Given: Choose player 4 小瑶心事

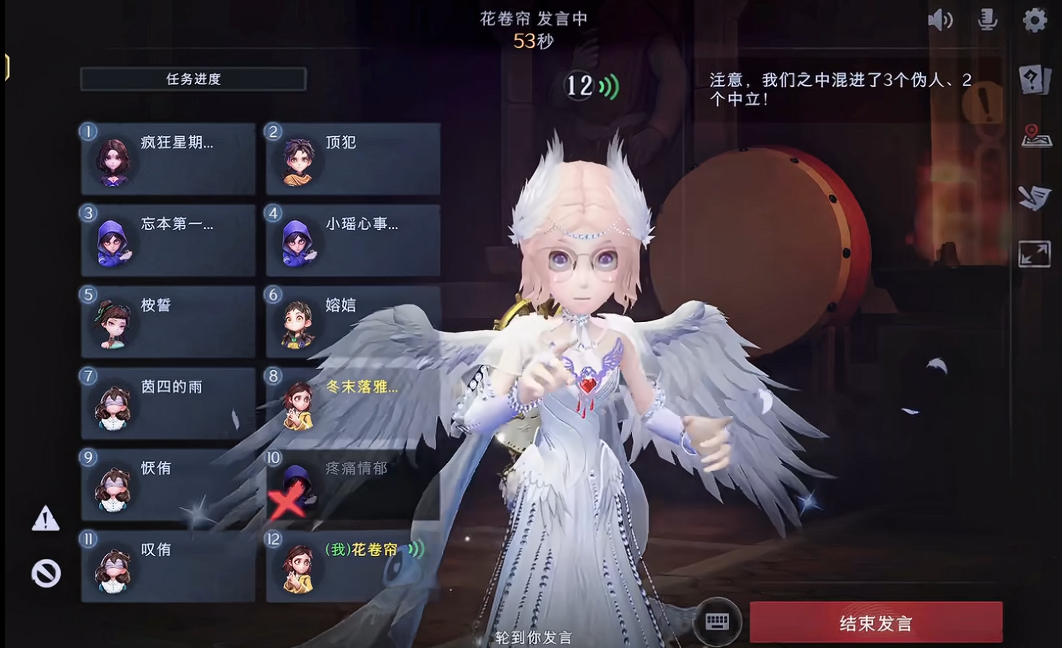Looking at the screenshot, I should [x=353, y=240].
